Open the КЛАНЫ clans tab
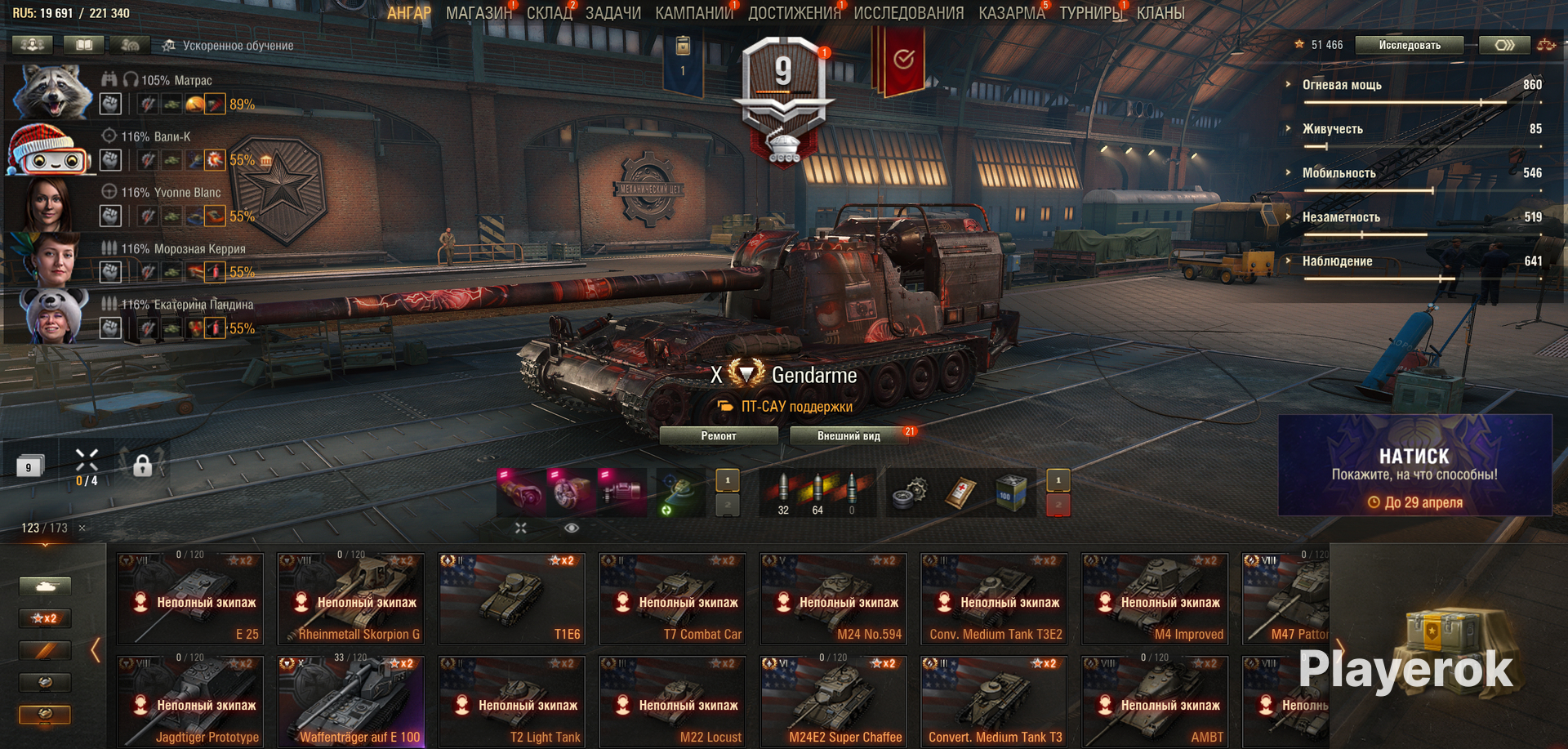This screenshot has width=1568, height=749. click(1160, 13)
